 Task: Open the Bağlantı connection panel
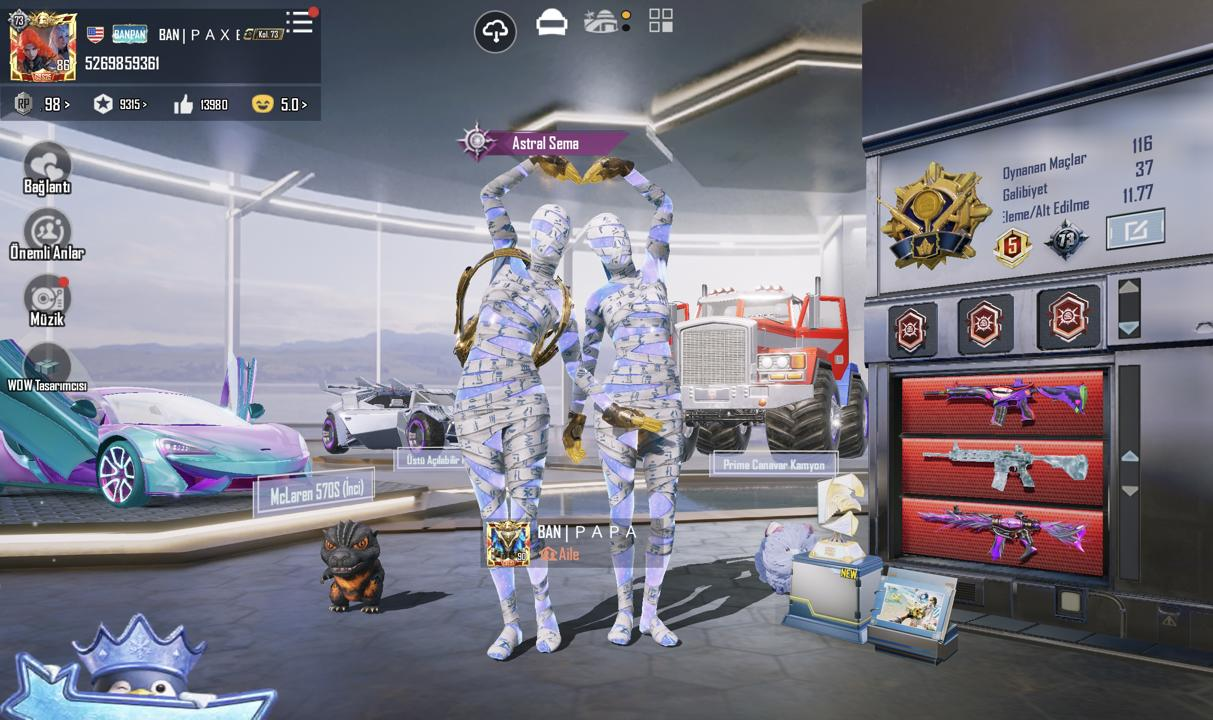click(47, 169)
